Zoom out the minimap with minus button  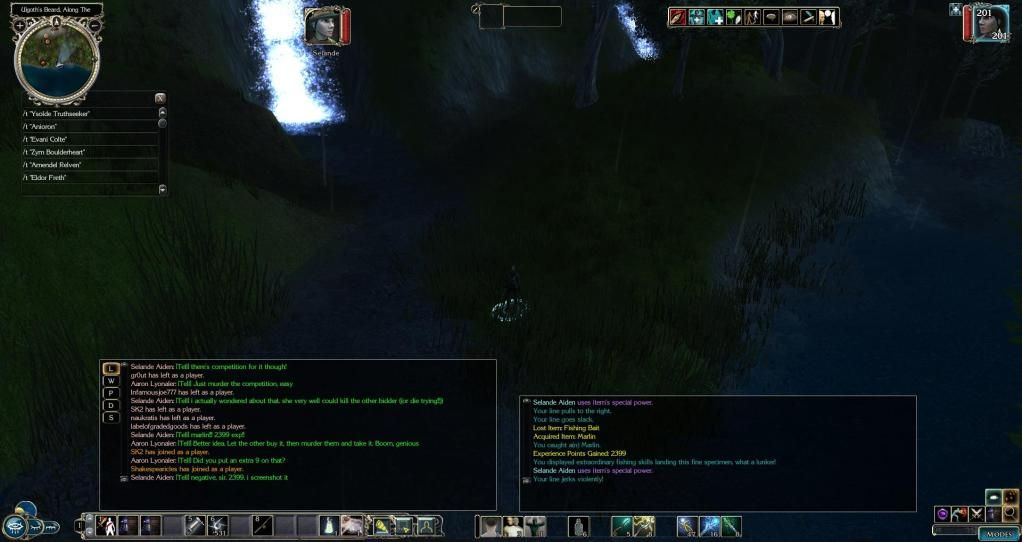[94, 24]
